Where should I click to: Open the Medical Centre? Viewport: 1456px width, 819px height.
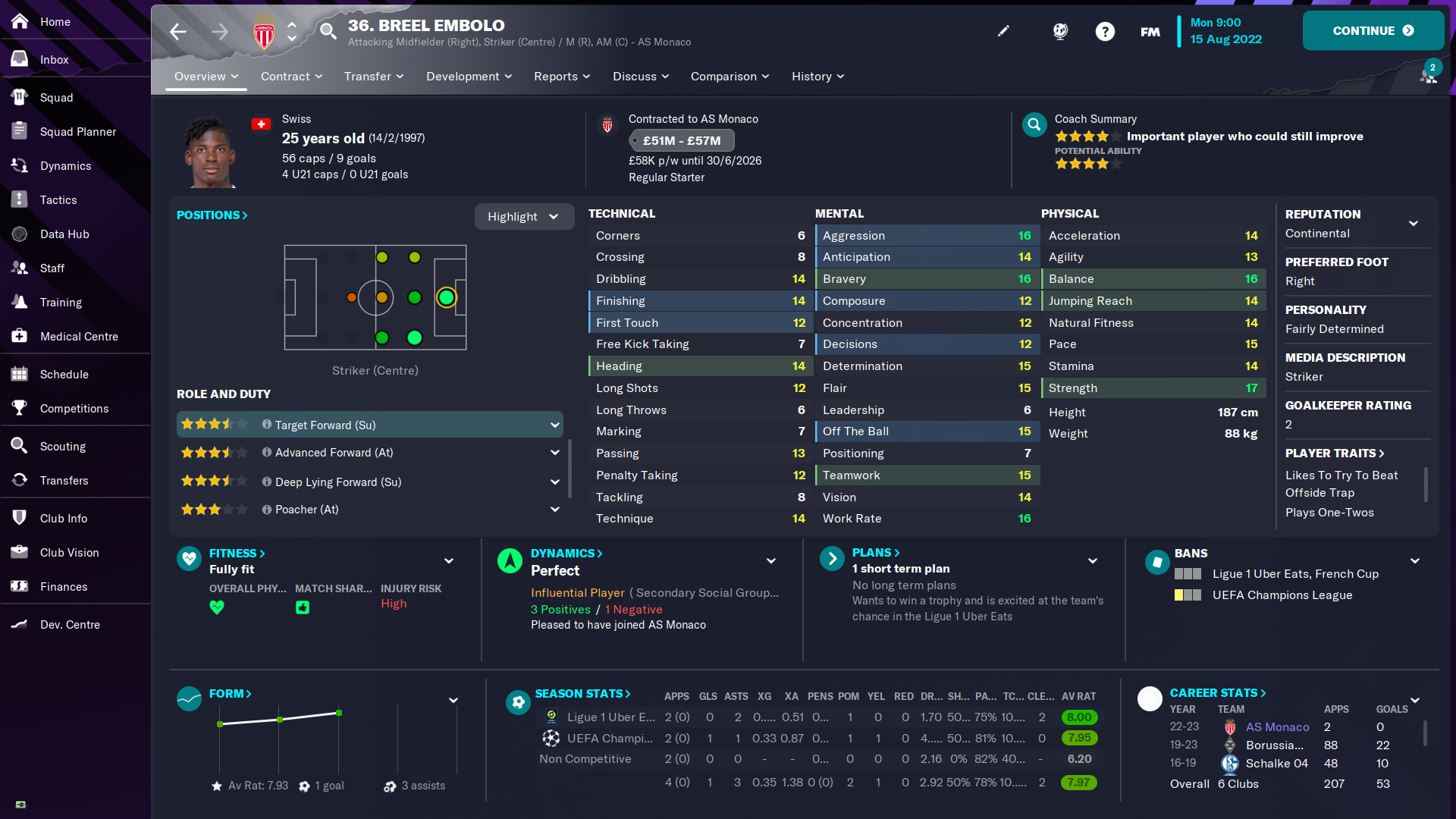[x=80, y=336]
